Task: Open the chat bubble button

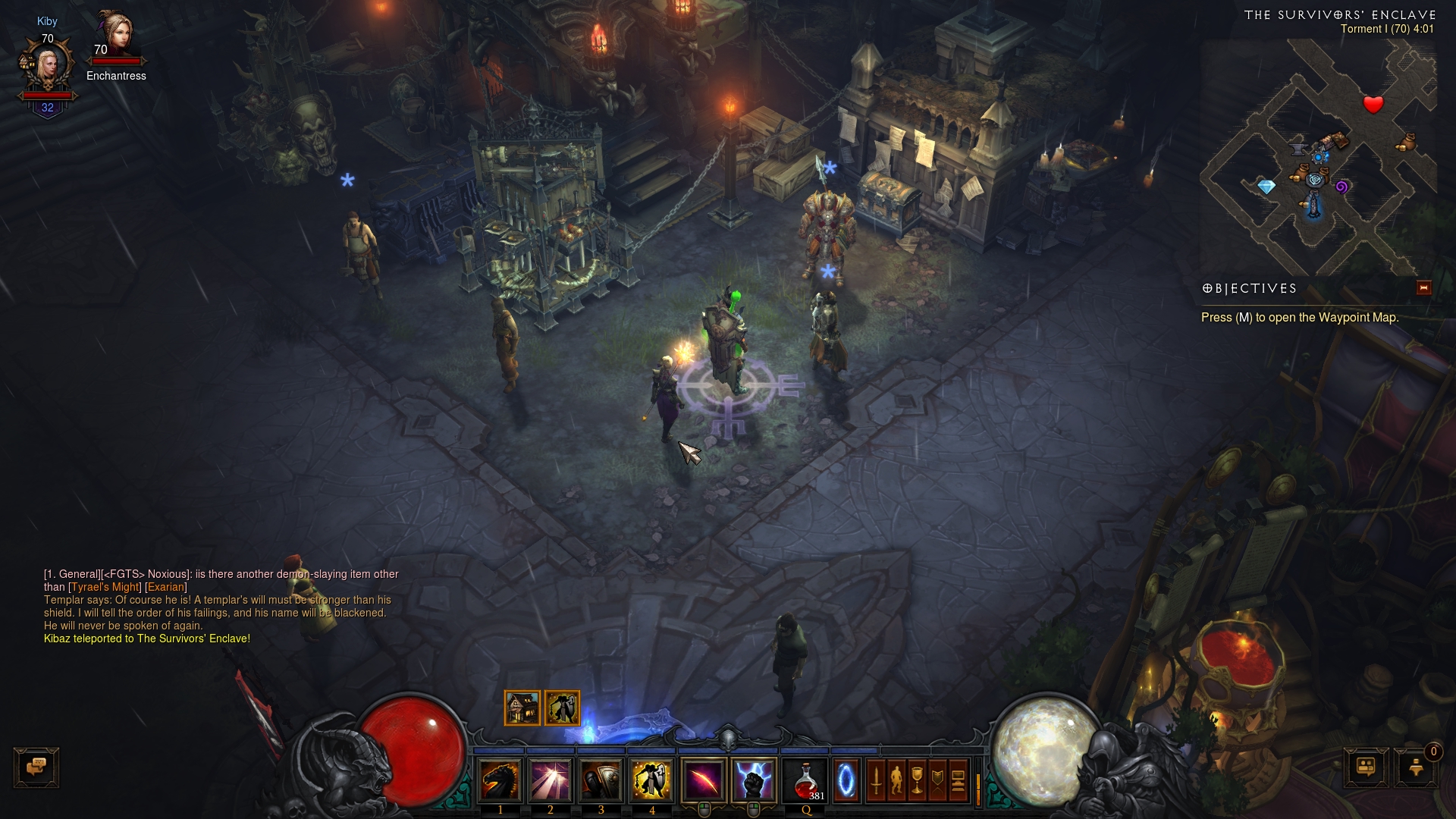Action: (x=36, y=767)
